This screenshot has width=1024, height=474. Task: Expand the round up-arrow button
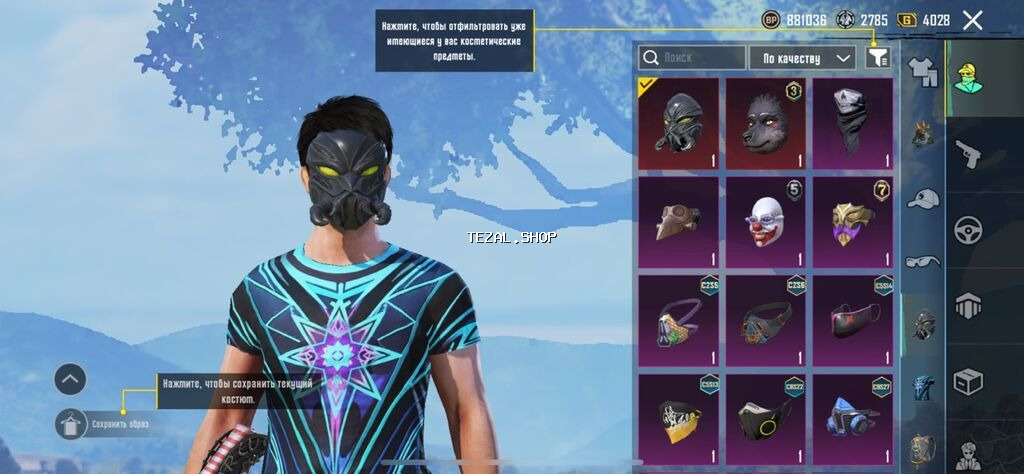[70, 379]
